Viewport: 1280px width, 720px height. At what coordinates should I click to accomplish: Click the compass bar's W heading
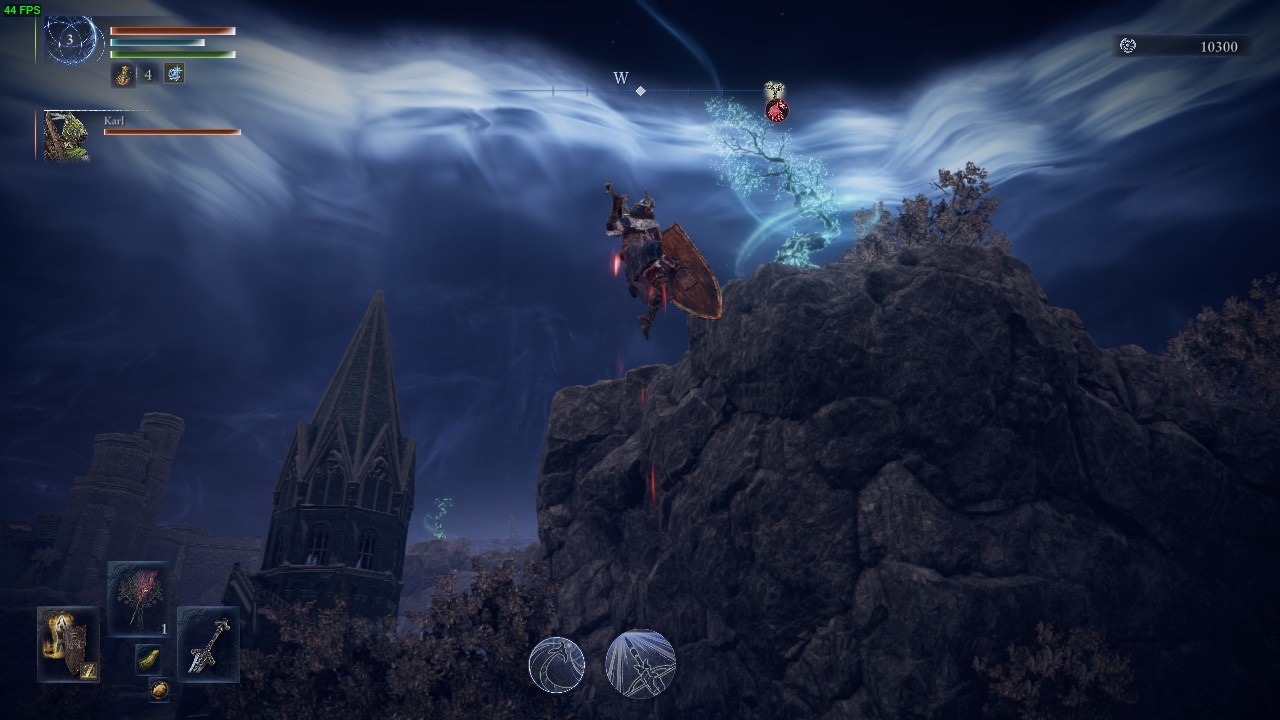(x=621, y=79)
